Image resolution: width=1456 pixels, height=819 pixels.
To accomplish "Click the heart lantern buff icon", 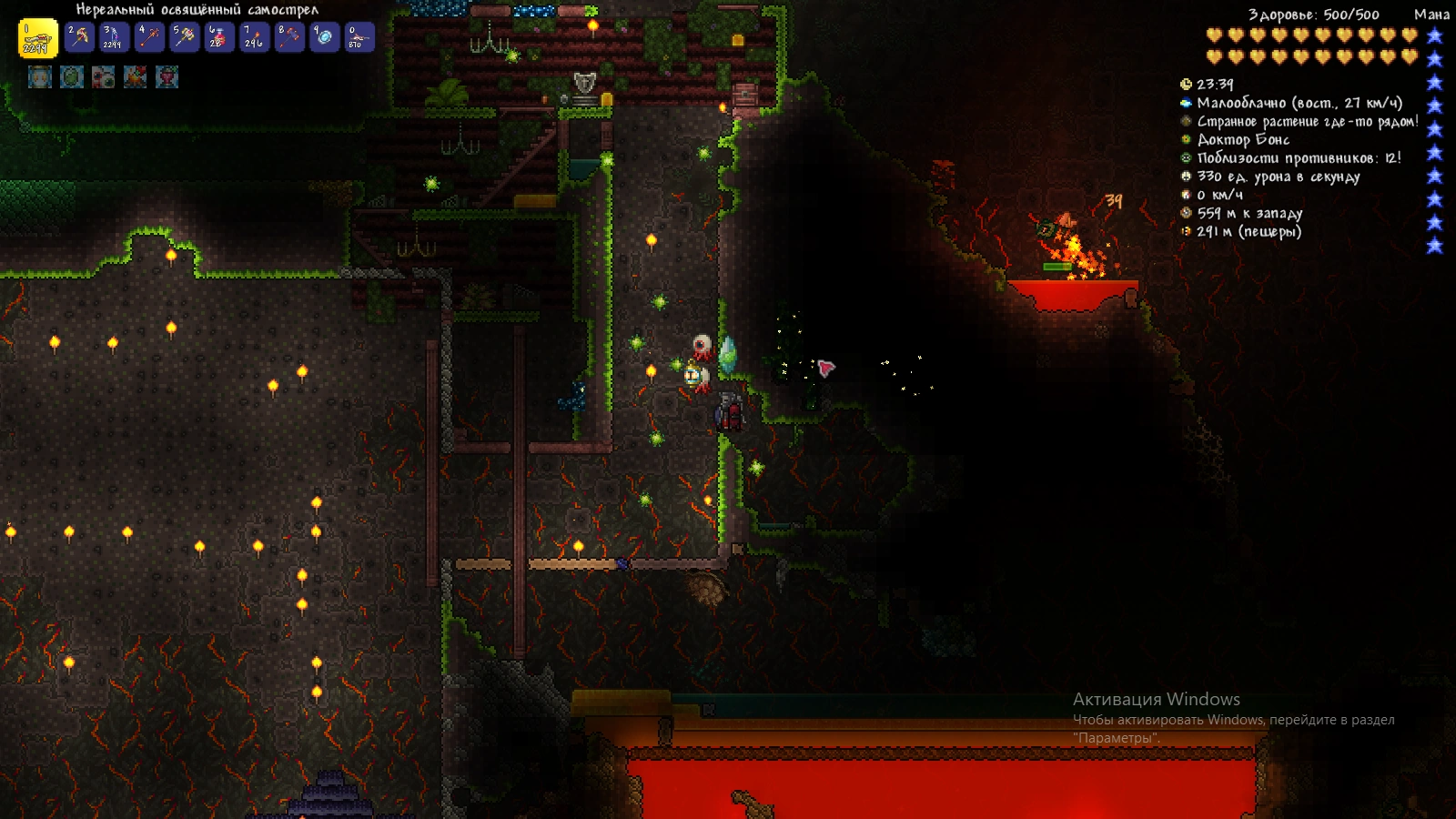I will point(167,77).
